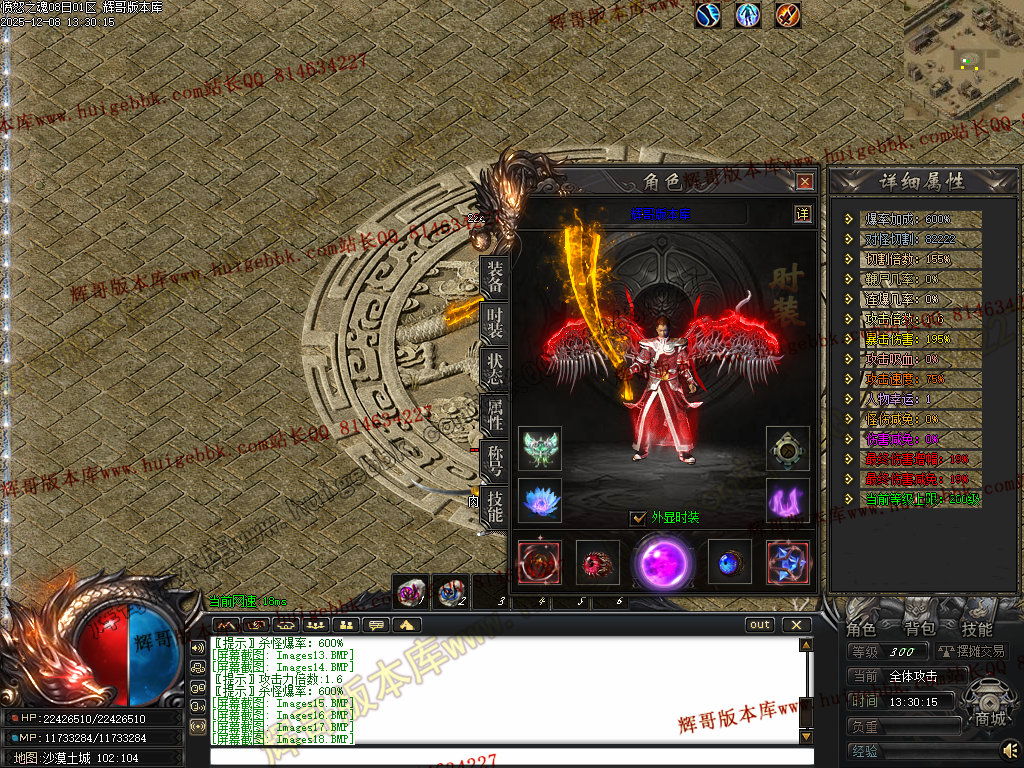Open the 属性 attributes tab
Viewport: 1024px width, 768px height.
494,413
